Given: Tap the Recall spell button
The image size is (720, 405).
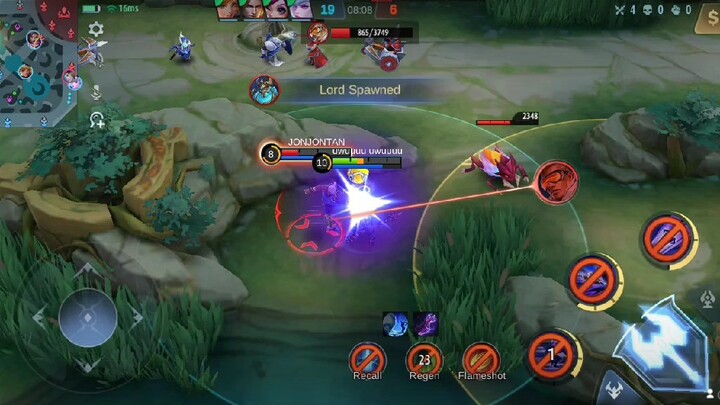Looking at the screenshot, I should coord(368,357).
